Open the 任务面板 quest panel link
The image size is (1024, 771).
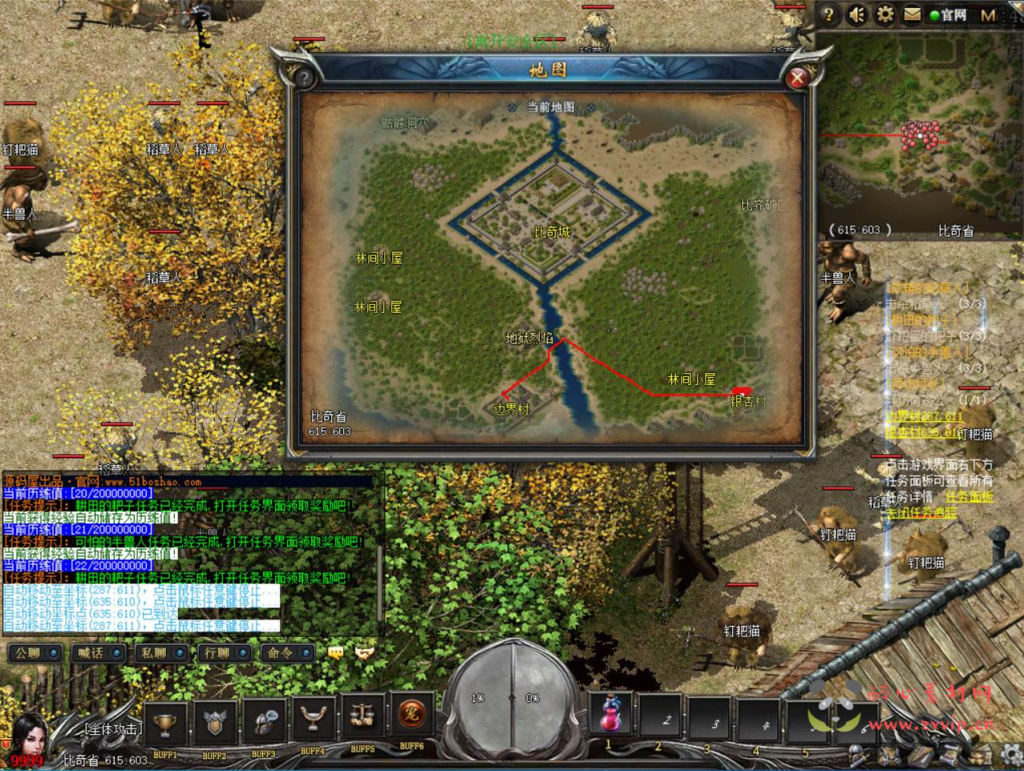click(x=969, y=497)
